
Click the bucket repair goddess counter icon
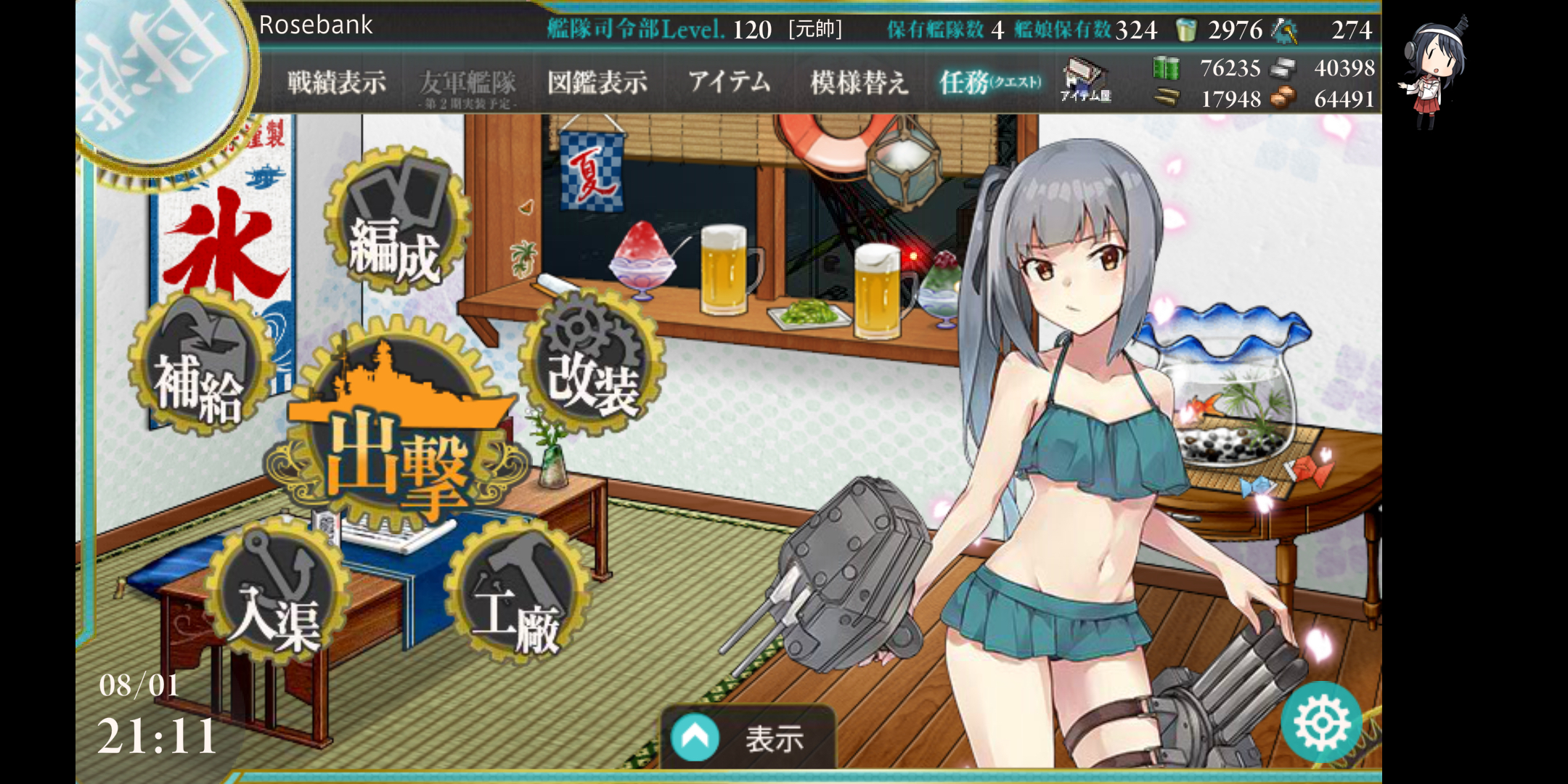pos(1188,30)
